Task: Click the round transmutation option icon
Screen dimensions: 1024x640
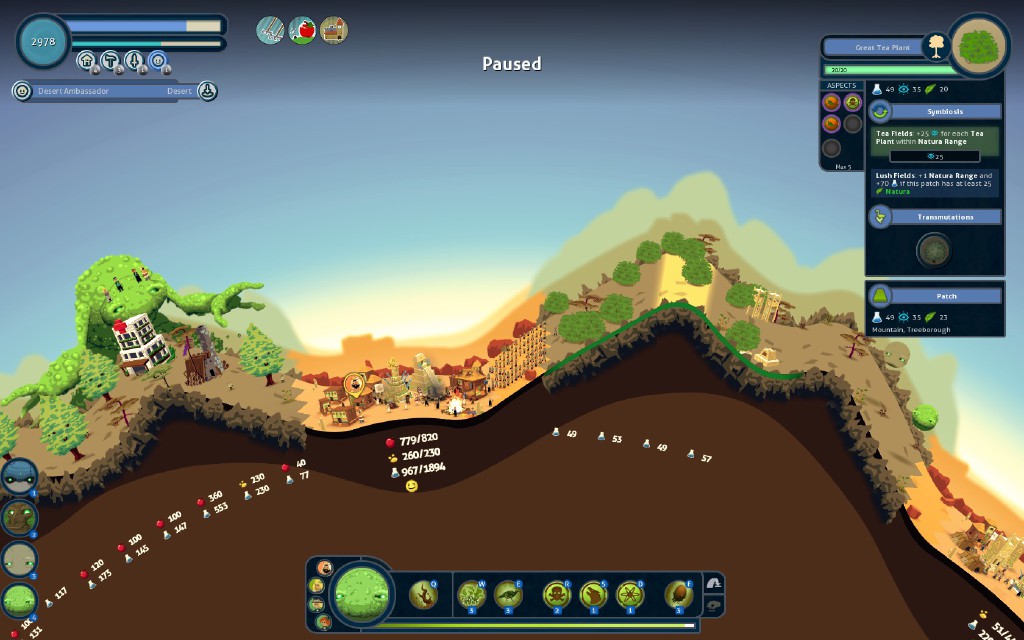Action: [934, 250]
